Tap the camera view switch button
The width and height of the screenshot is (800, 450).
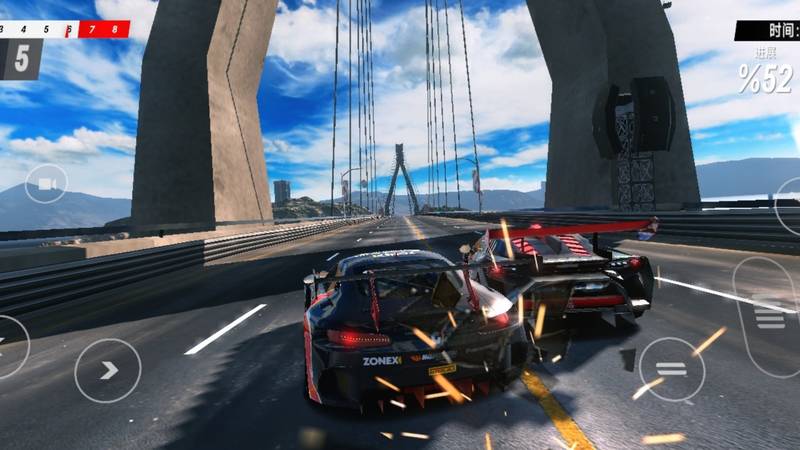[x=46, y=183]
